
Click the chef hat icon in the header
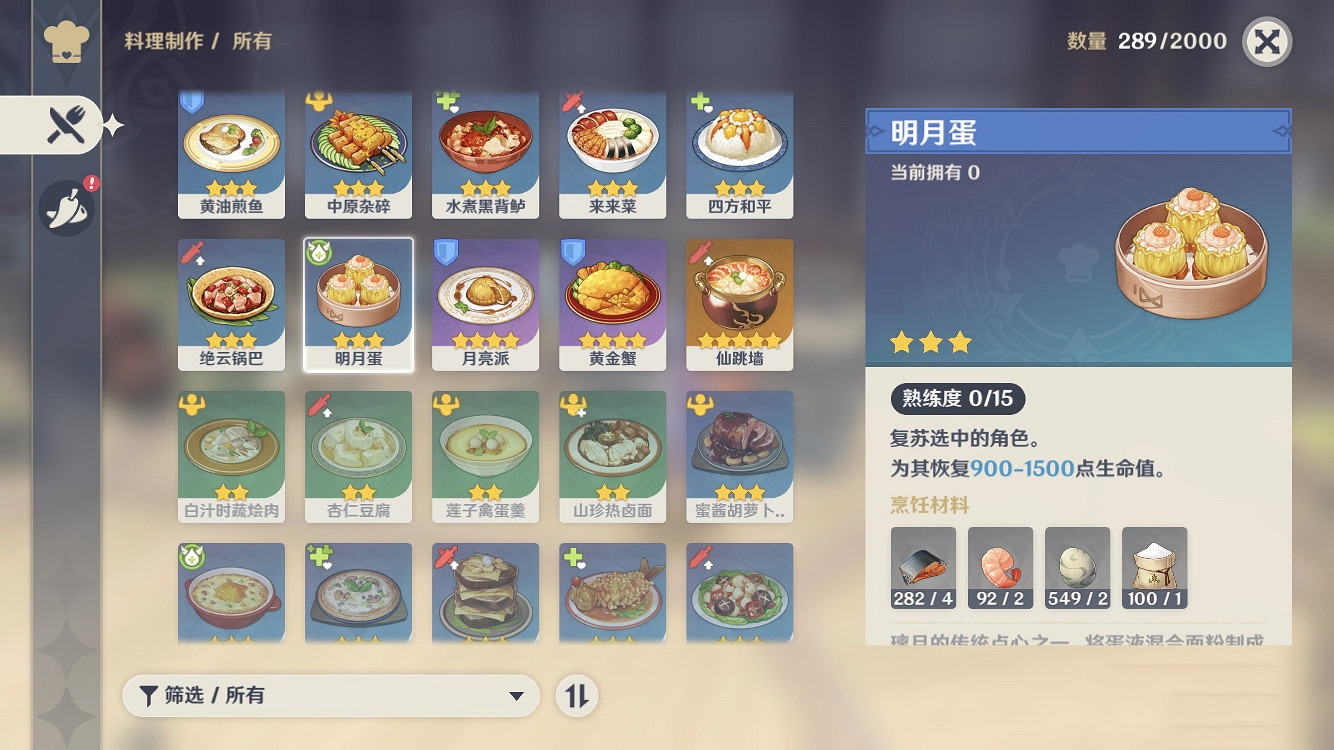(65, 41)
